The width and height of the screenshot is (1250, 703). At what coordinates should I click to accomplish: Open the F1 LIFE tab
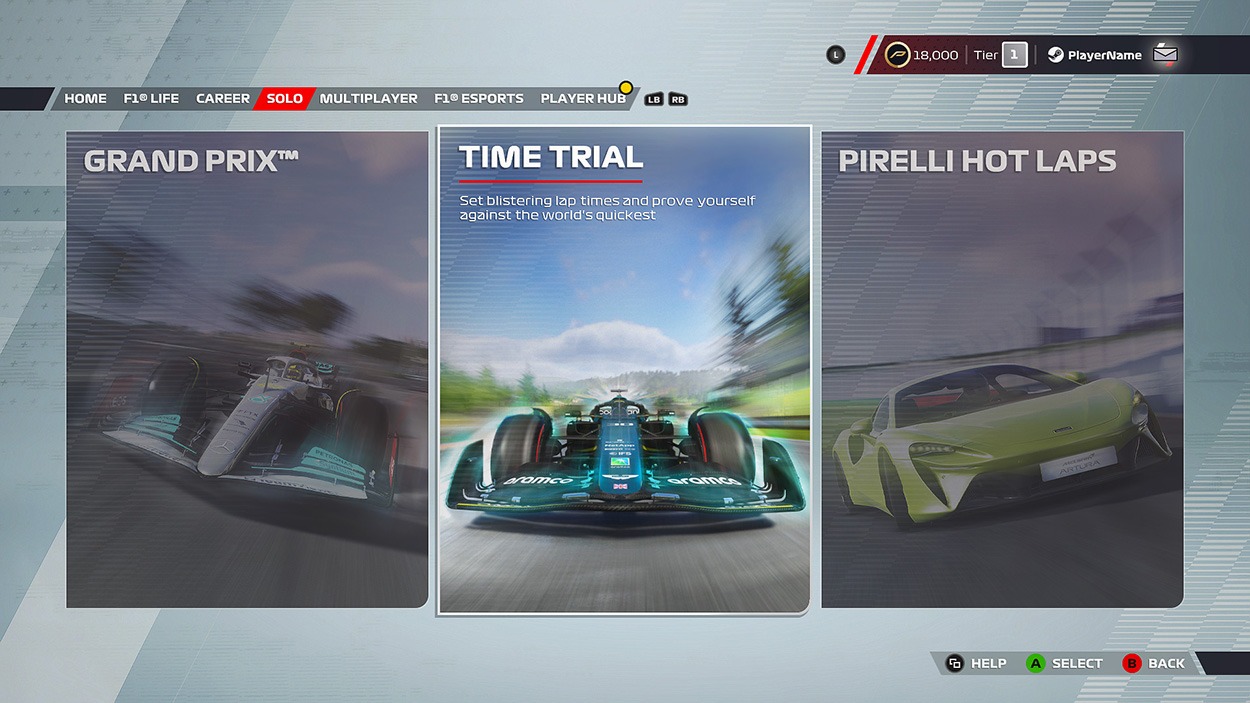(151, 99)
